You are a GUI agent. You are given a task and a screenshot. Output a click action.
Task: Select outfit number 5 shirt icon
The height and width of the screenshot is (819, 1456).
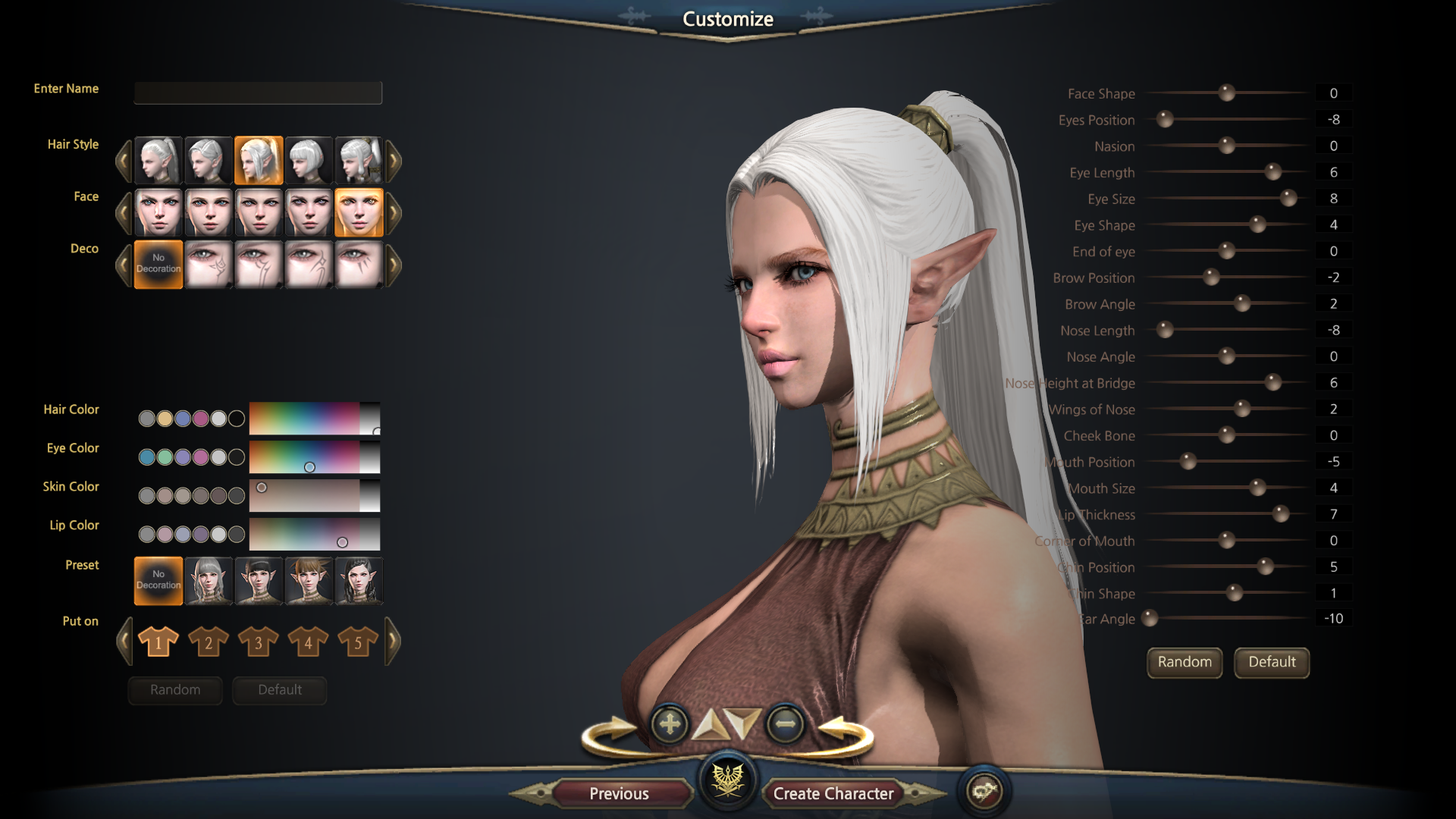[x=358, y=642]
